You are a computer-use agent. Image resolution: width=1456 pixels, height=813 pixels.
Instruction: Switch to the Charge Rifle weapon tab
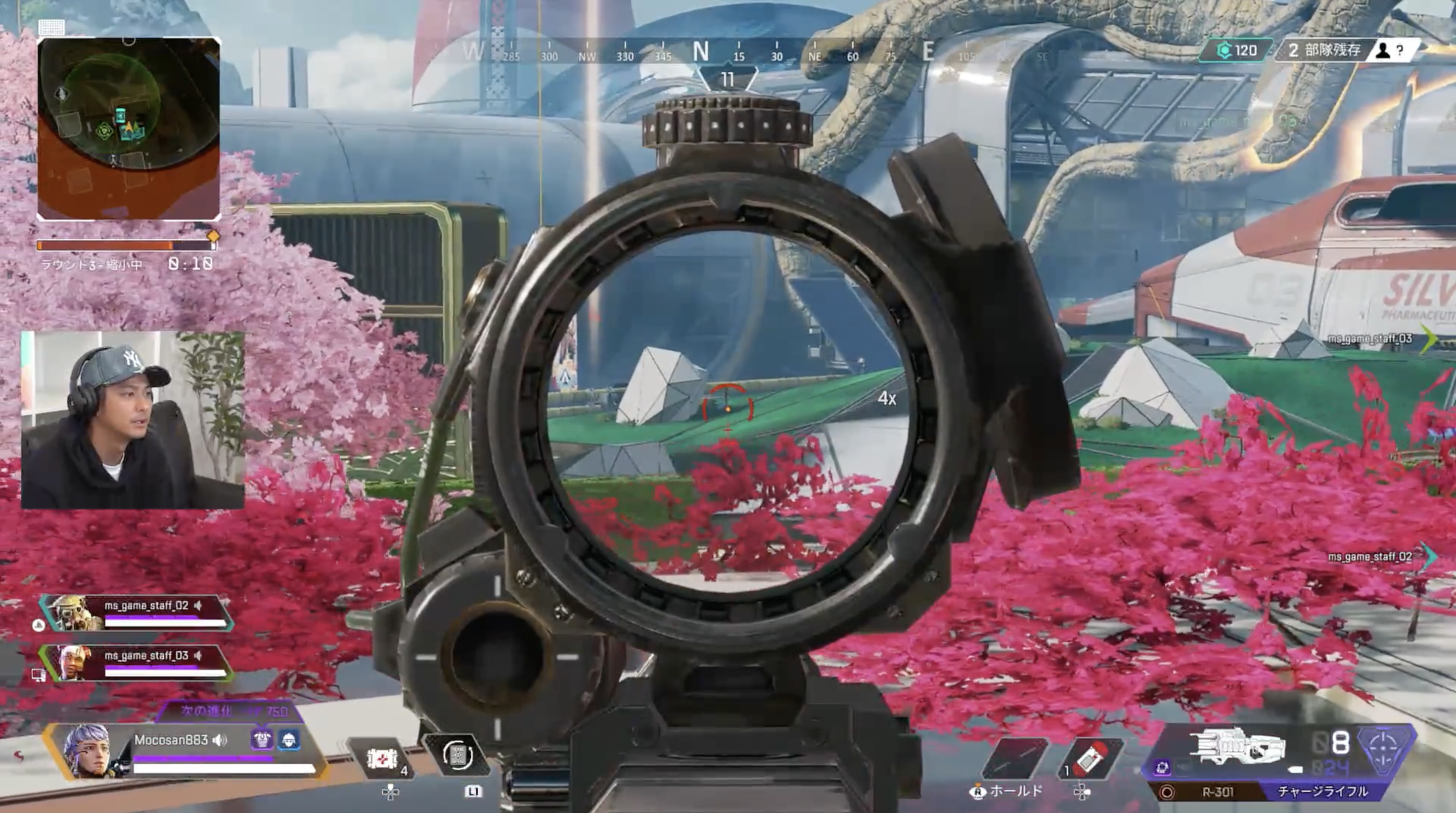tap(1323, 792)
